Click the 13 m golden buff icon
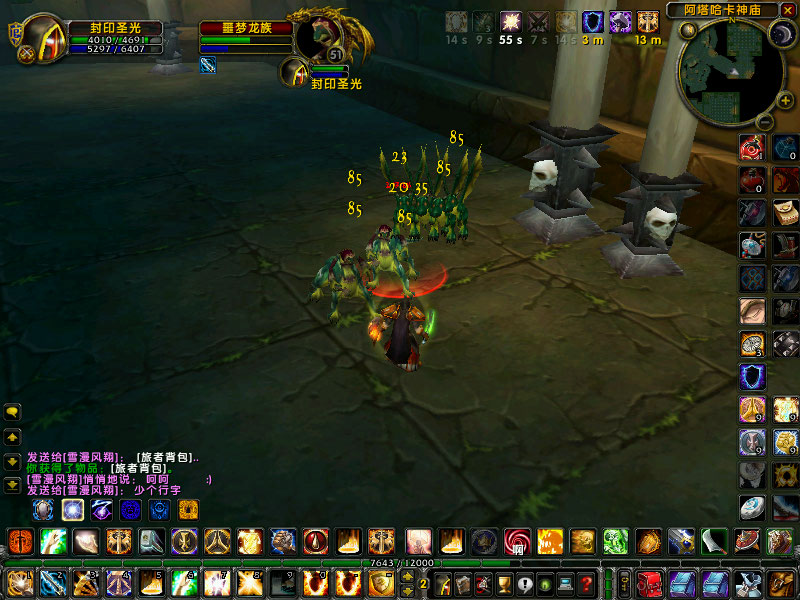Image resolution: width=800 pixels, height=600 pixels. [x=648, y=22]
